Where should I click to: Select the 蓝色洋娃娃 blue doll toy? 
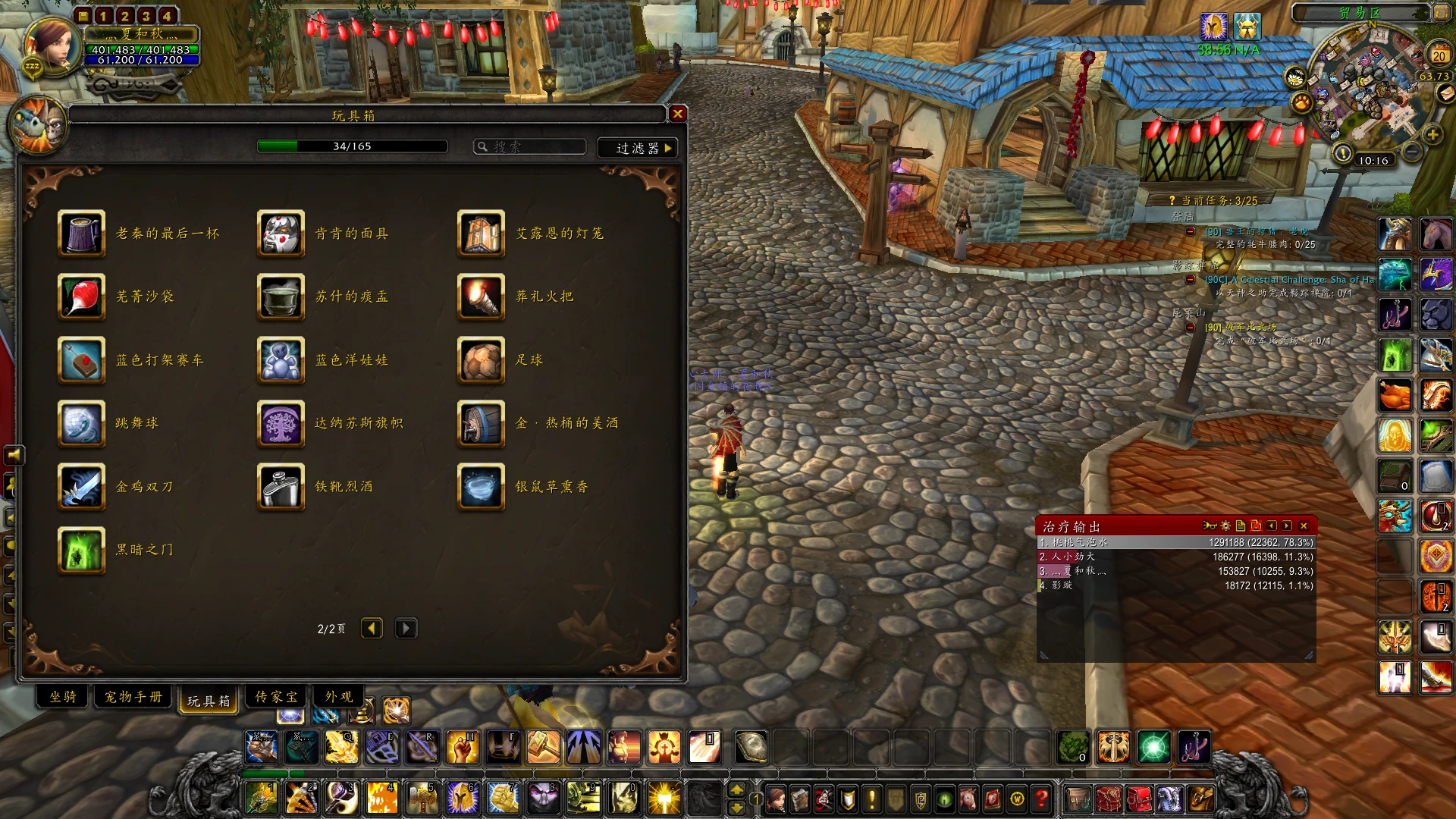tap(281, 360)
